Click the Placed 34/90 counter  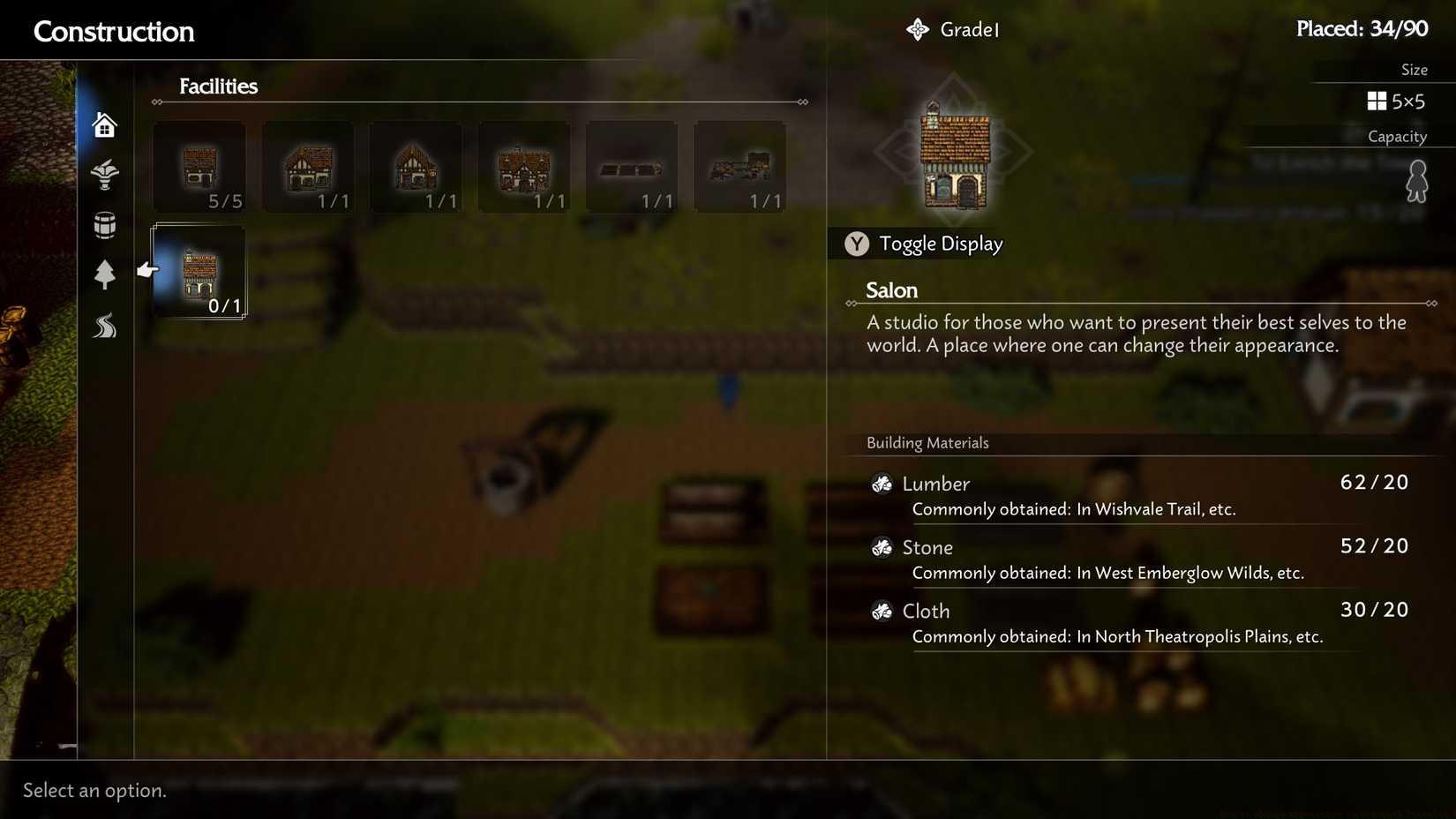coord(1363,27)
